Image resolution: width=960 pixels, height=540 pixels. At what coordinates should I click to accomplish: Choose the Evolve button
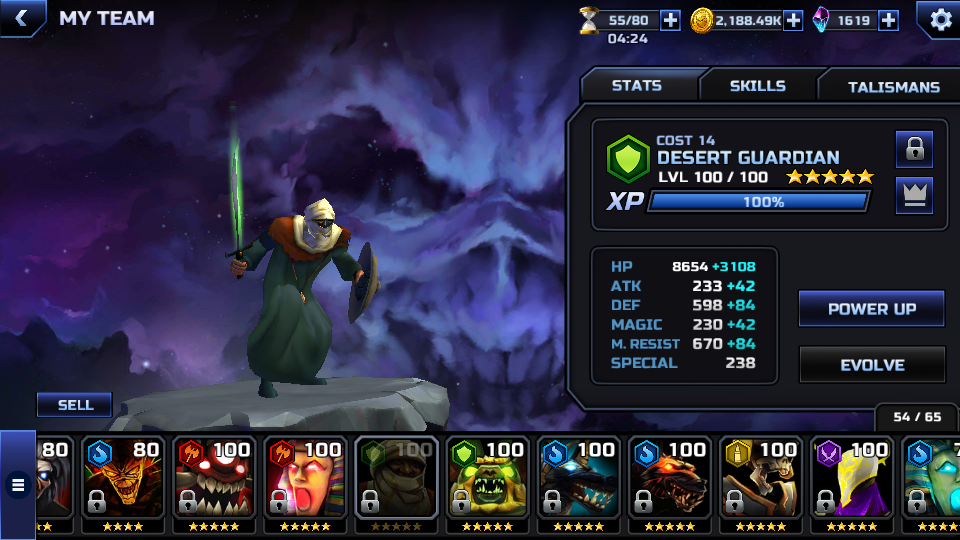pyautogui.click(x=871, y=365)
